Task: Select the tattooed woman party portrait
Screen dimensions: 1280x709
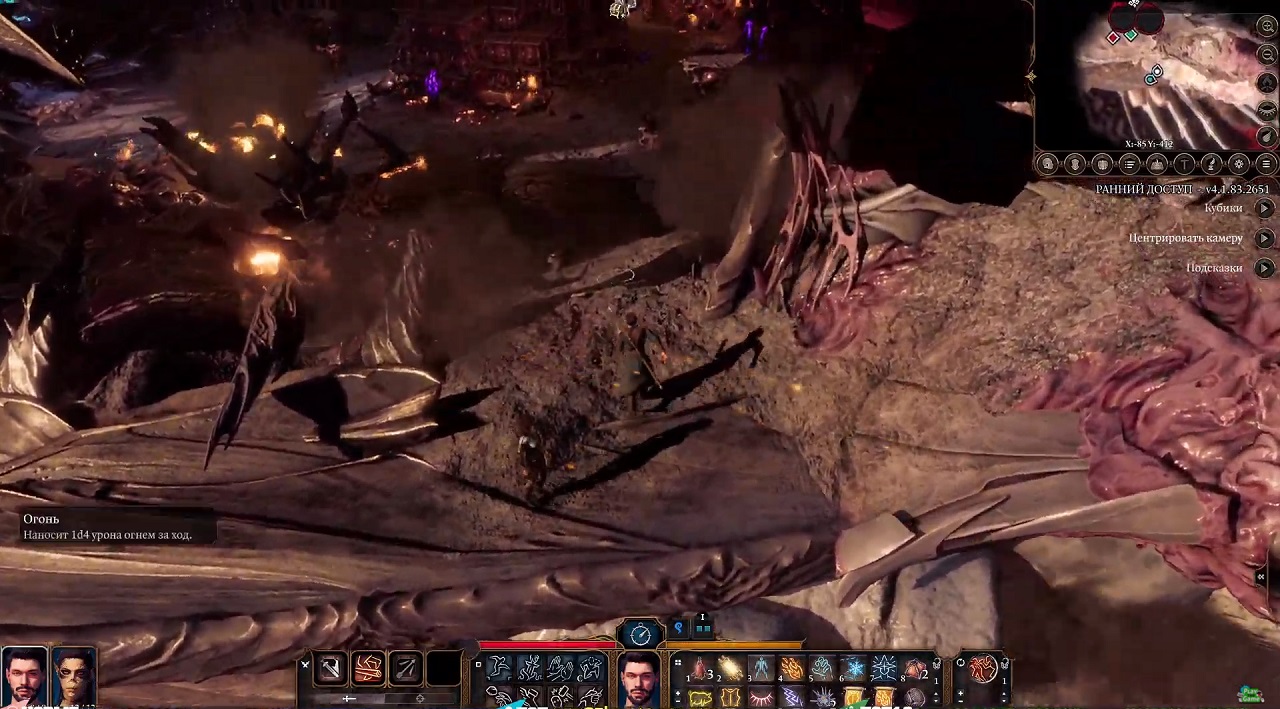Action: click(x=74, y=675)
